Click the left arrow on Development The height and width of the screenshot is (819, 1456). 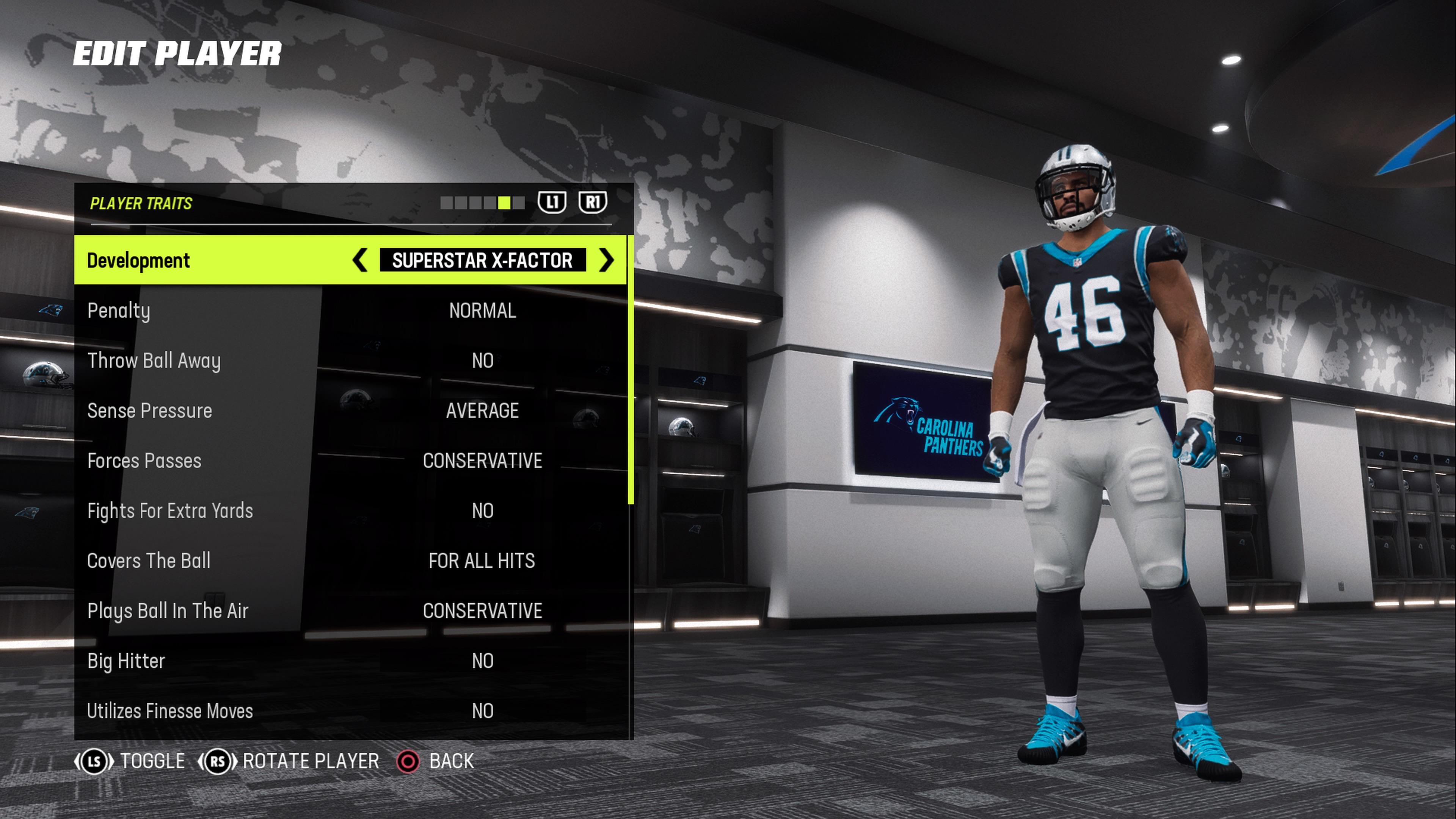pyautogui.click(x=360, y=260)
